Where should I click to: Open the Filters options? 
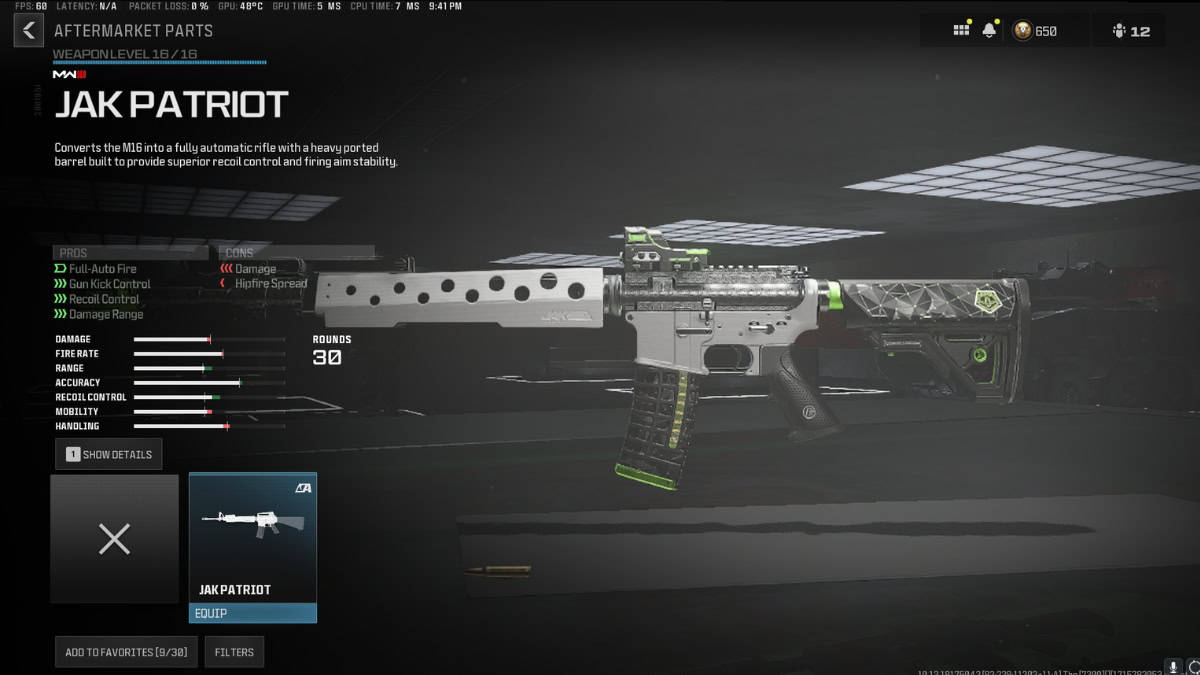234,652
